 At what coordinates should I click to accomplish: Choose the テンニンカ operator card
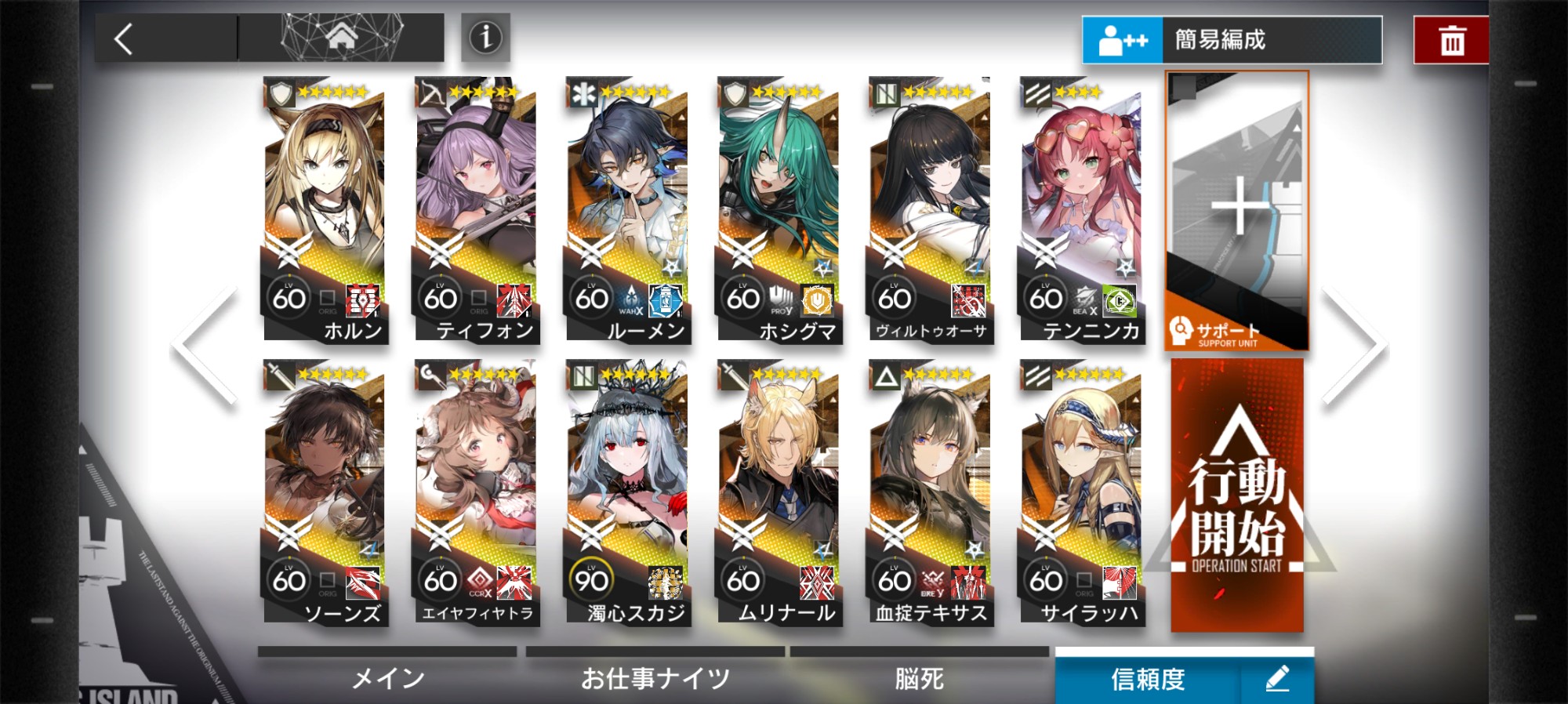(x=1080, y=210)
